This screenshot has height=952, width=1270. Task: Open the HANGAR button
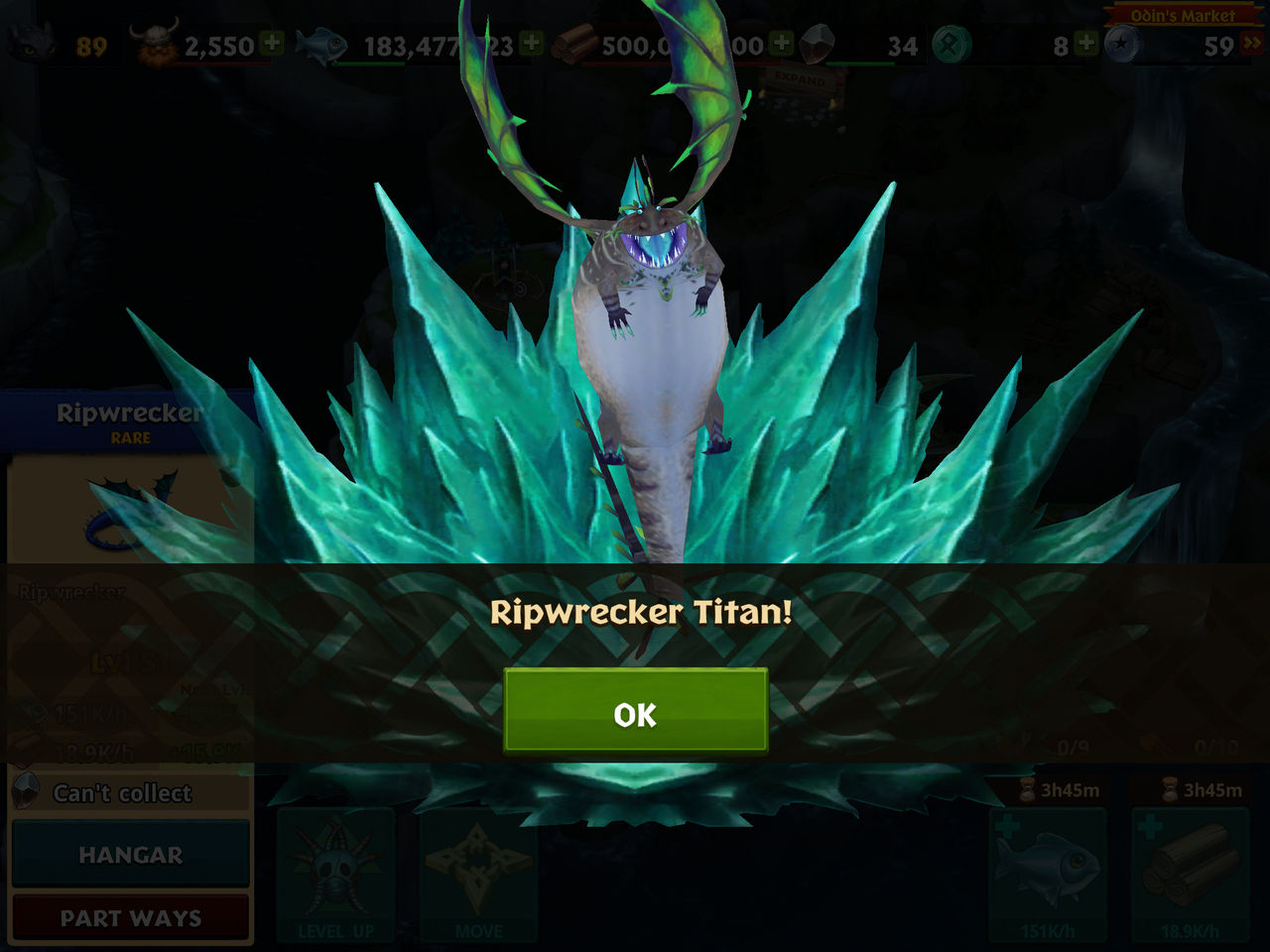click(130, 854)
